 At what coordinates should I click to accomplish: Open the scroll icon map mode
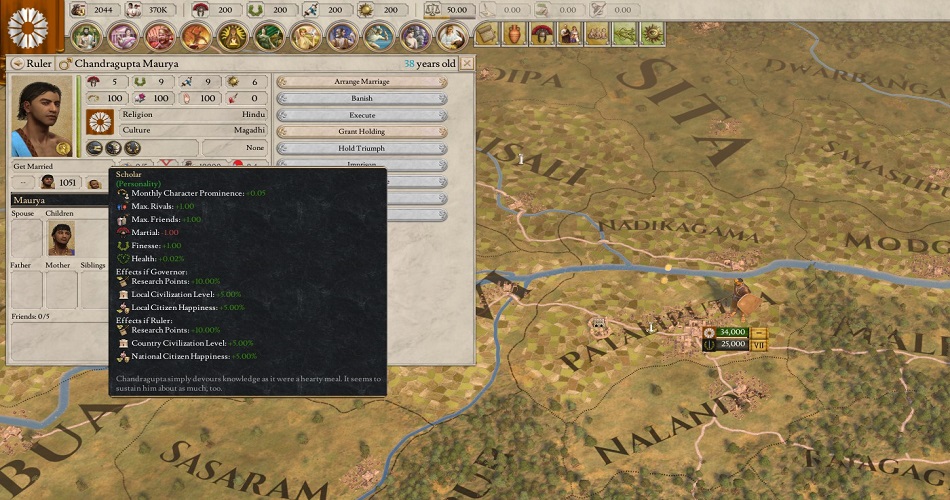pyautogui.click(x=486, y=34)
